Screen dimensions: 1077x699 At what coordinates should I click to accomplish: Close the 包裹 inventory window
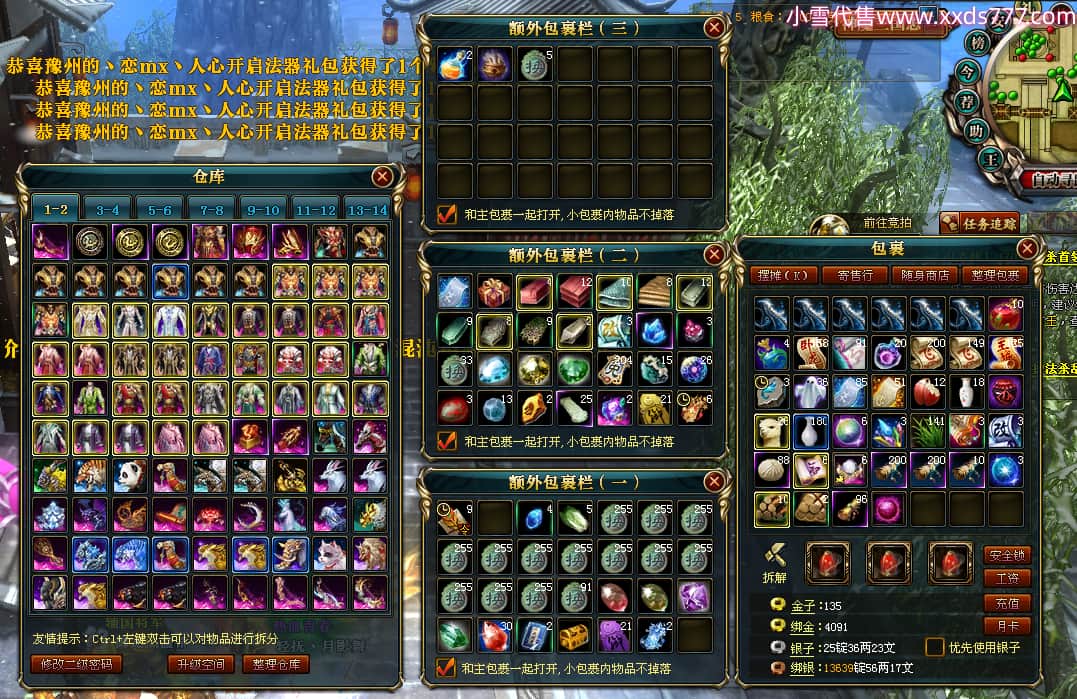pos(1027,249)
